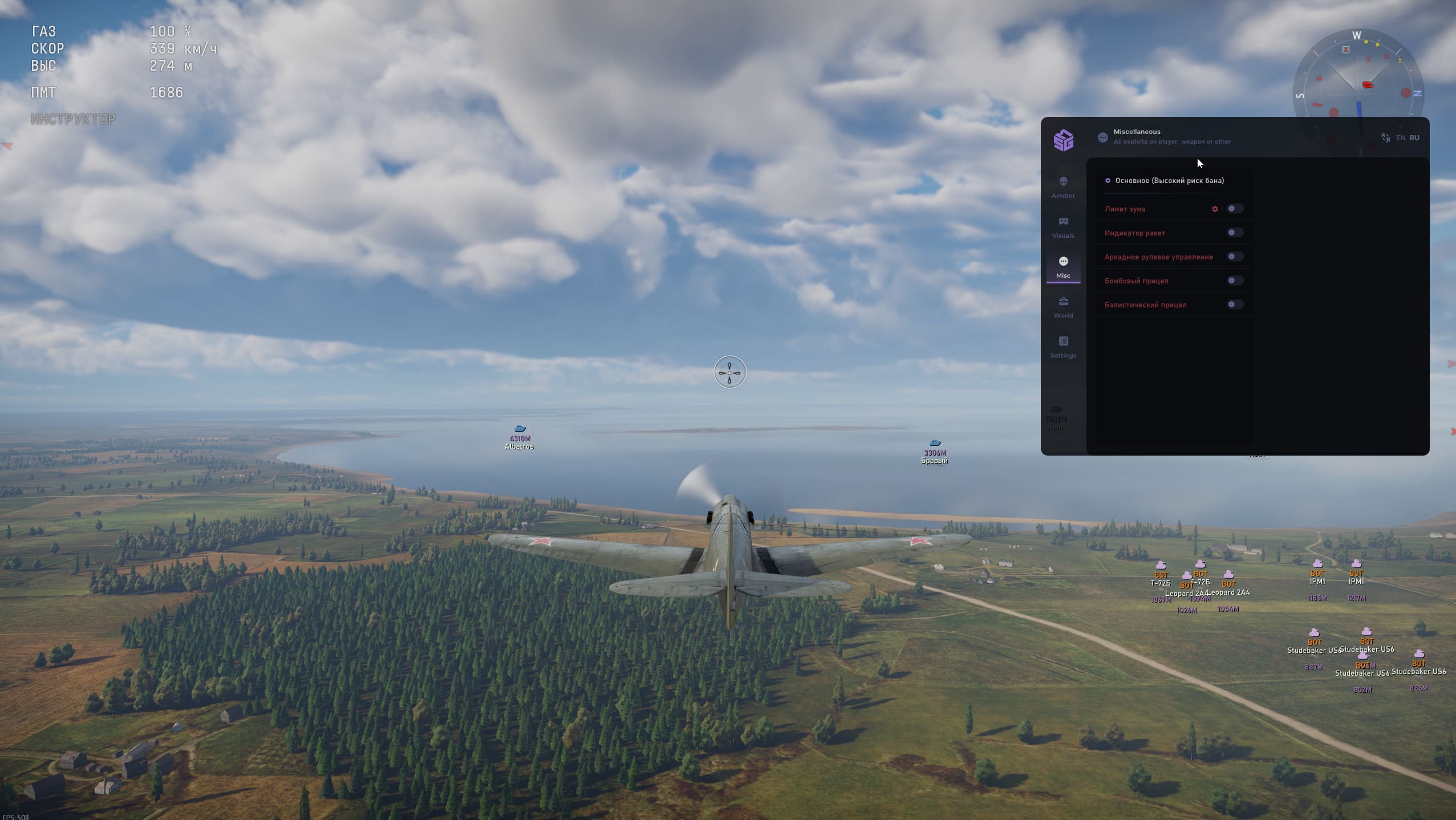Switch to the Aimbot tab
The width and height of the screenshot is (1456, 820).
tap(1063, 187)
